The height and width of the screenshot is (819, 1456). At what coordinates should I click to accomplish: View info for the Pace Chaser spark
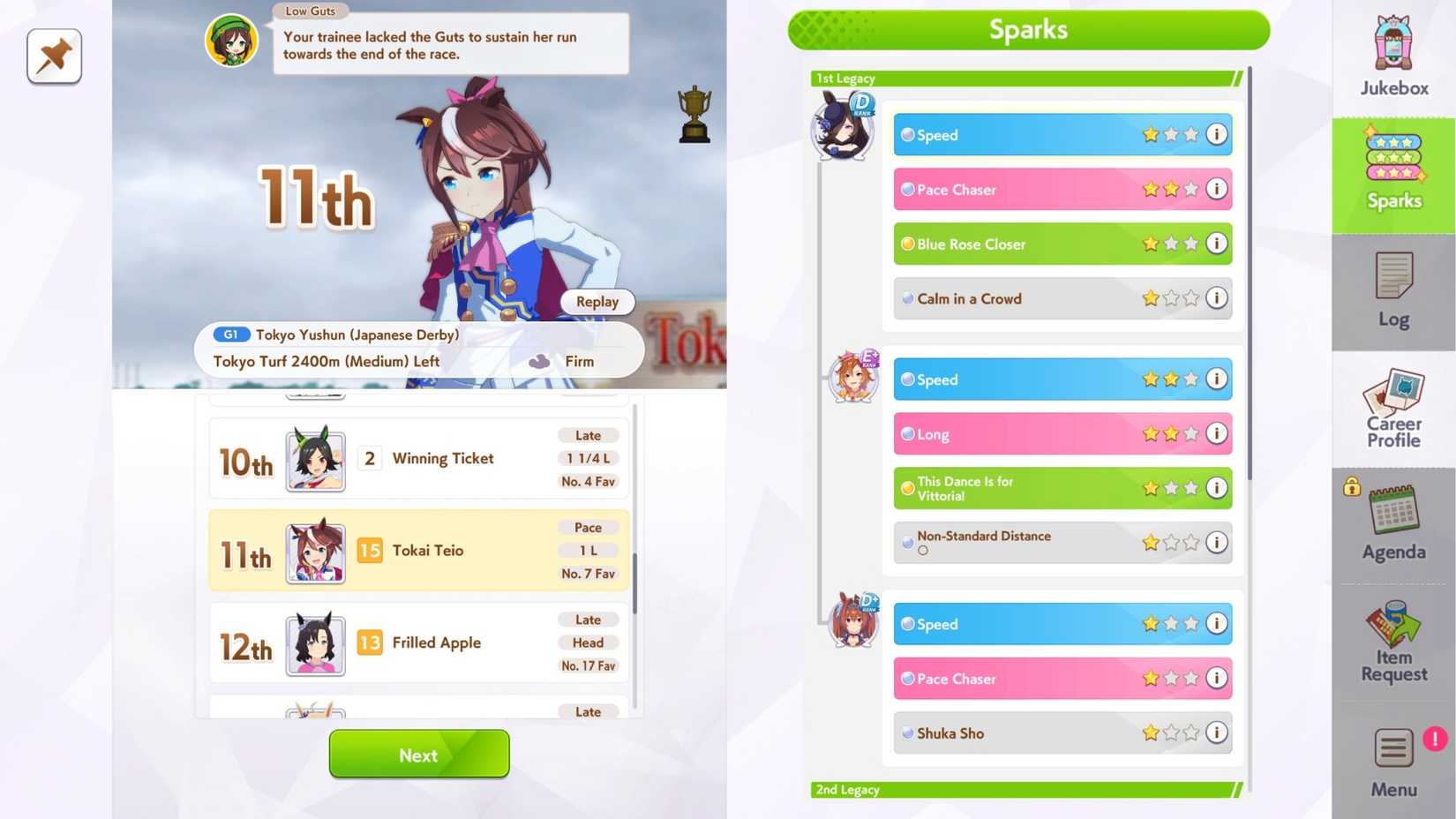click(1217, 189)
